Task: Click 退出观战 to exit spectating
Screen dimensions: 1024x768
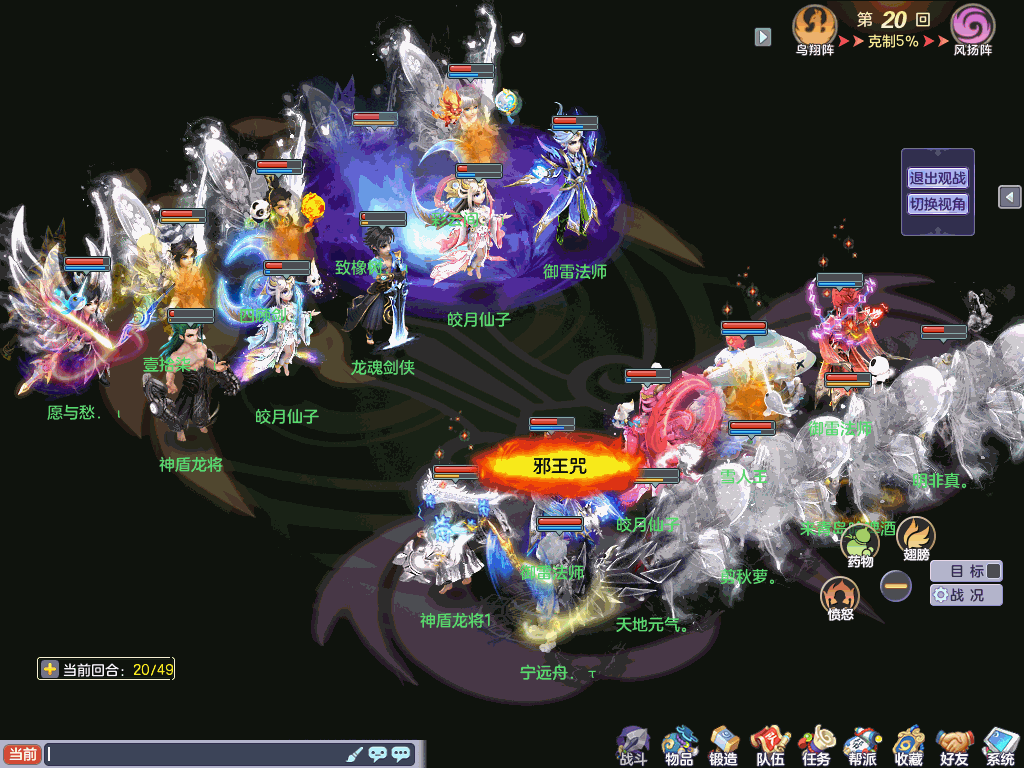Action: tap(937, 179)
